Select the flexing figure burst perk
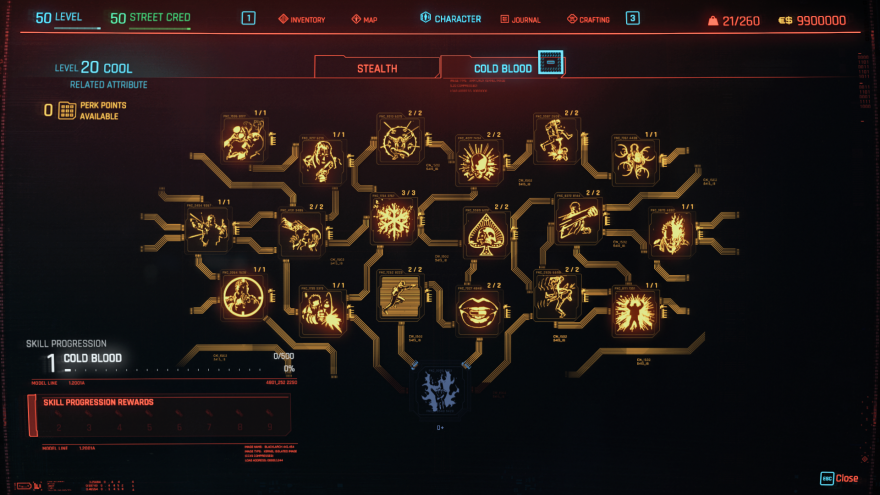This screenshot has height=495, width=880. (x=633, y=312)
